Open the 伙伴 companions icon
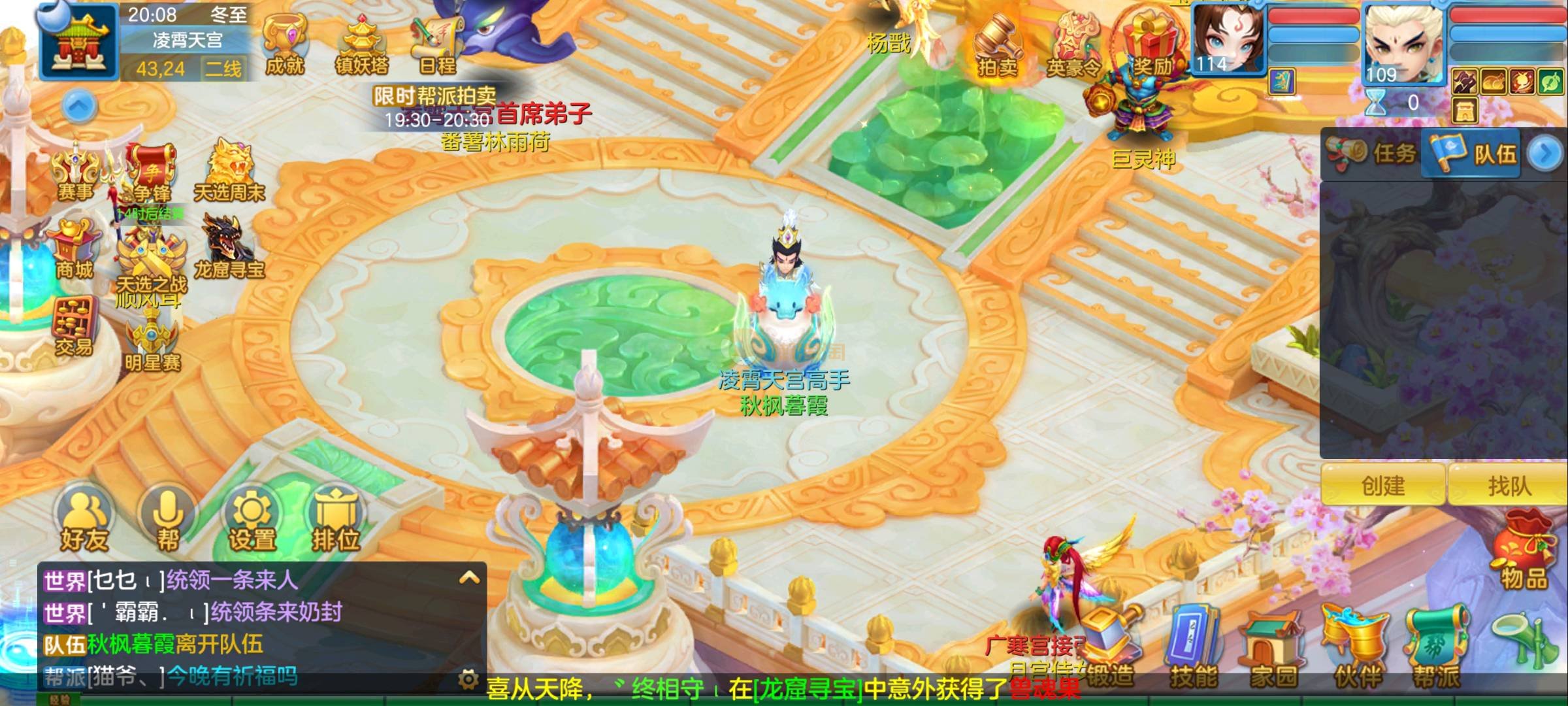 pyautogui.click(x=1356, y=648)
